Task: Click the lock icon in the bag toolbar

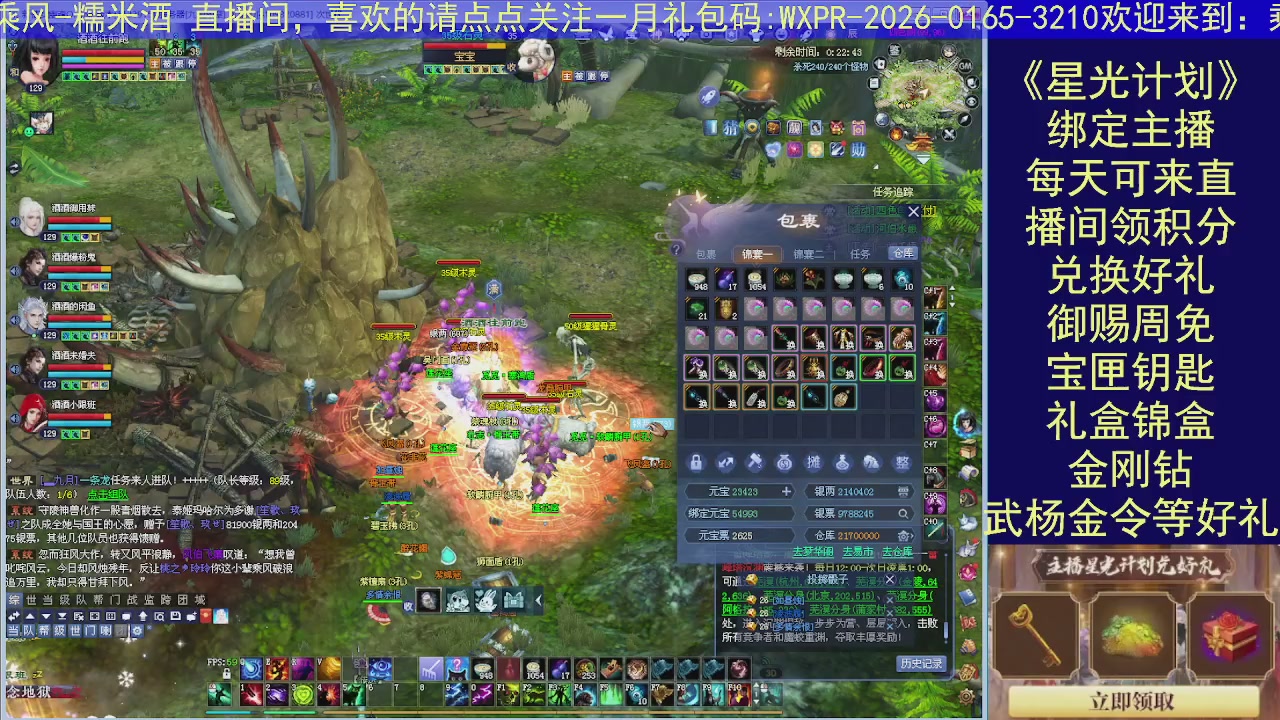Action: click(696, 462)
